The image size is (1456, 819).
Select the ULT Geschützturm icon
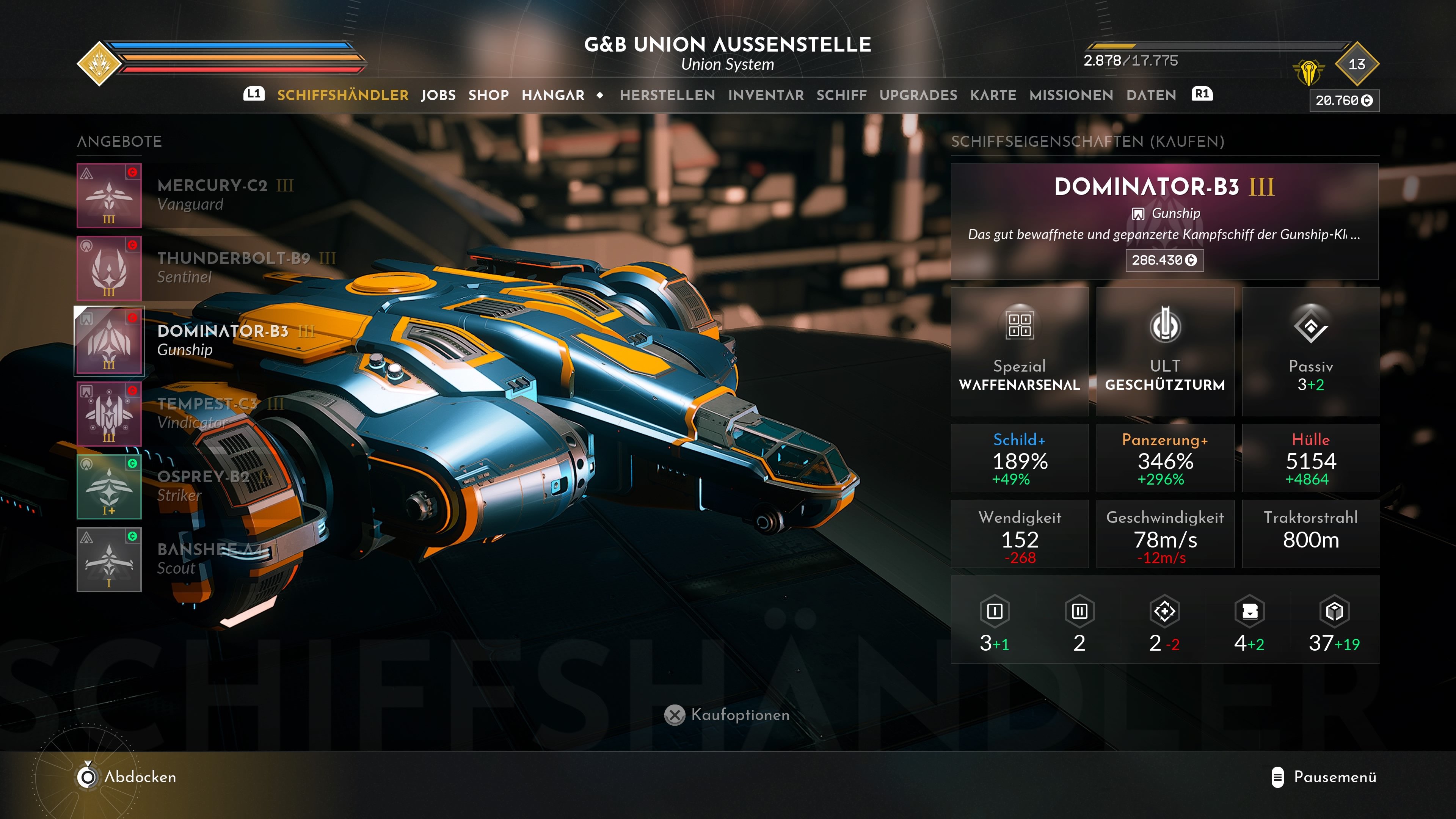1165,325
